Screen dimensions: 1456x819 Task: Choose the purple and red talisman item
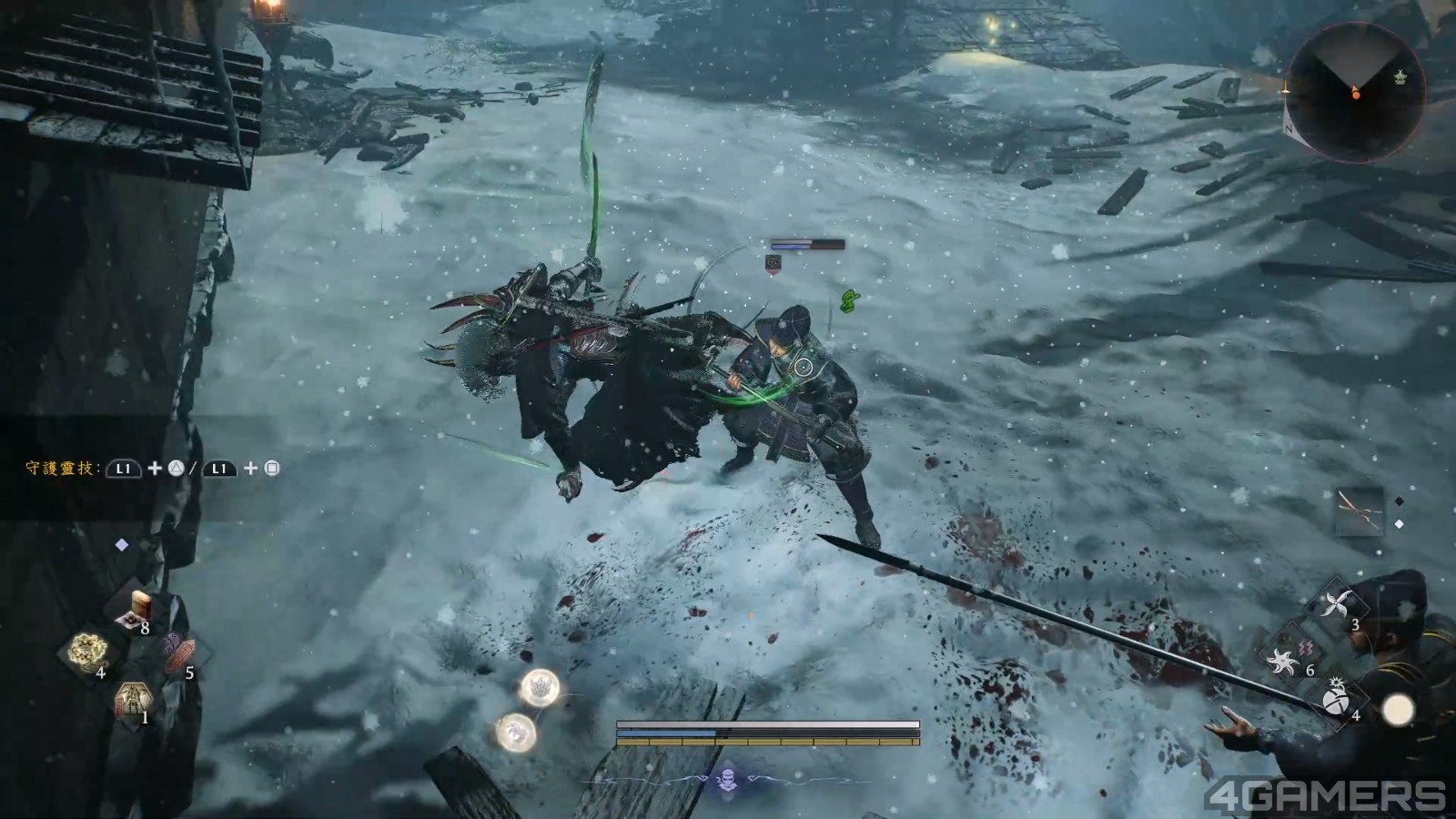point(178,652)
